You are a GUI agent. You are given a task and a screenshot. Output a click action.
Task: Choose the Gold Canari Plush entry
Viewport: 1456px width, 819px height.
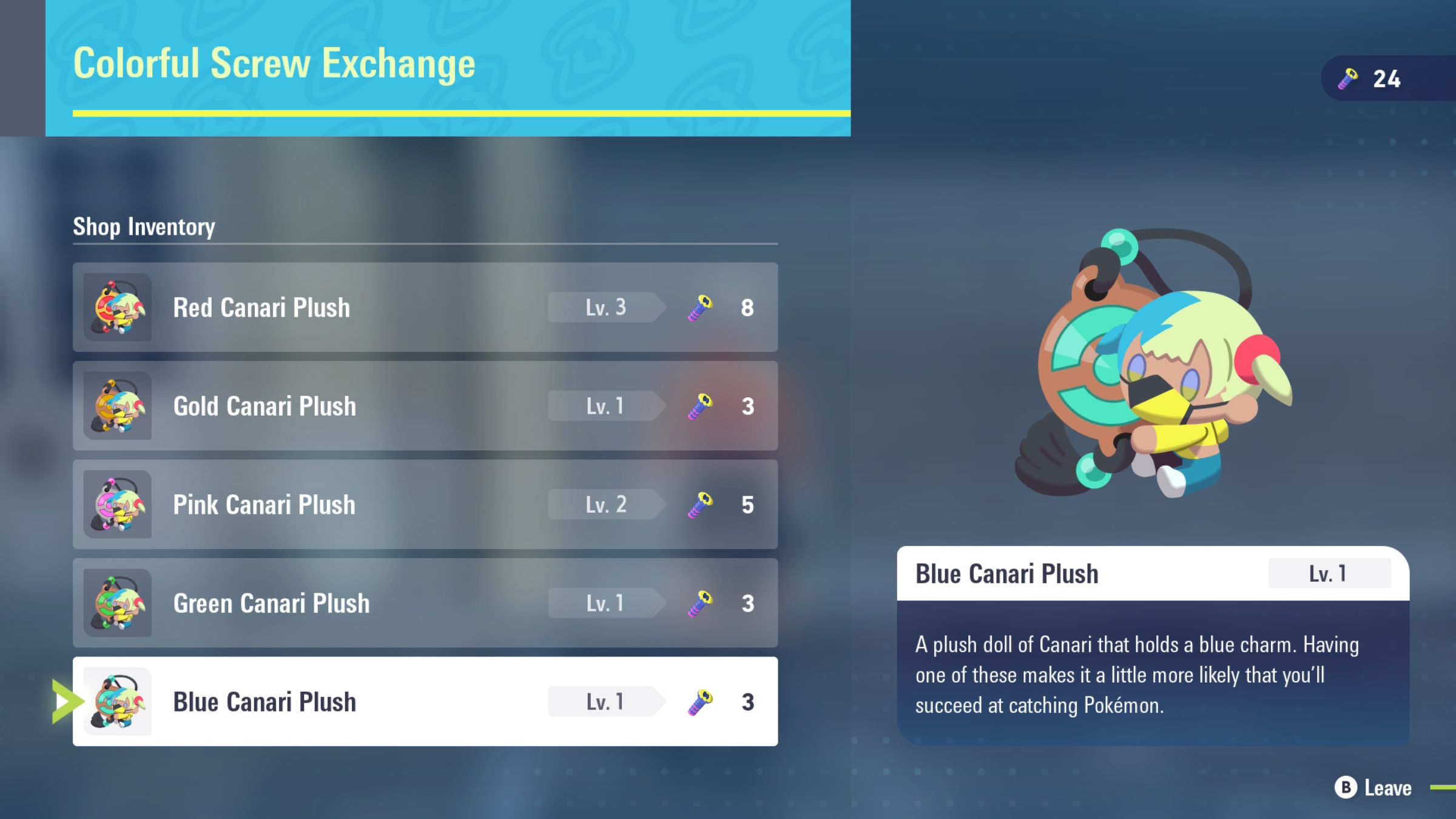[425, 406]
